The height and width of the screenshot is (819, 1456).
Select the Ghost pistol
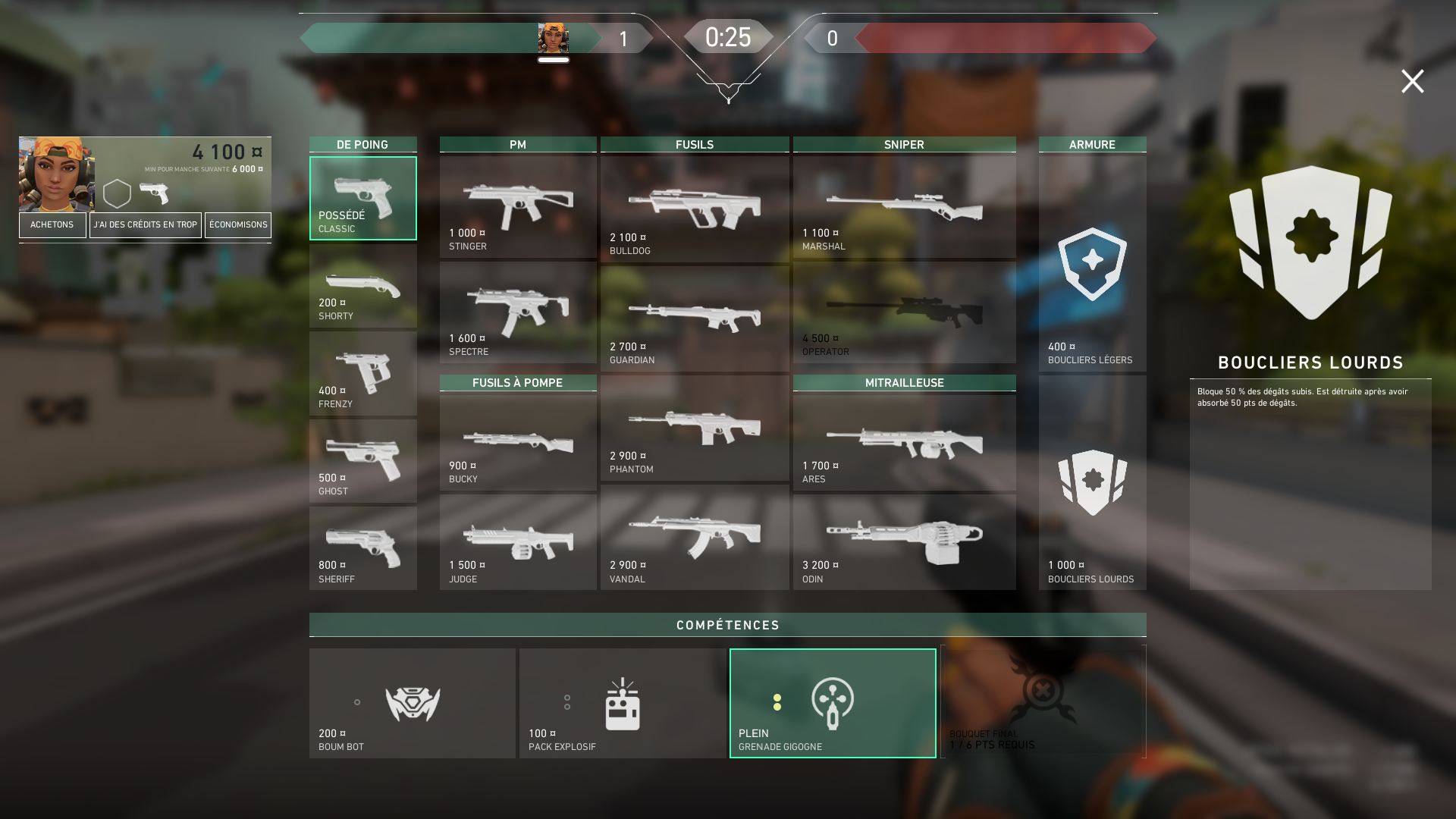[x=363, y=461]
